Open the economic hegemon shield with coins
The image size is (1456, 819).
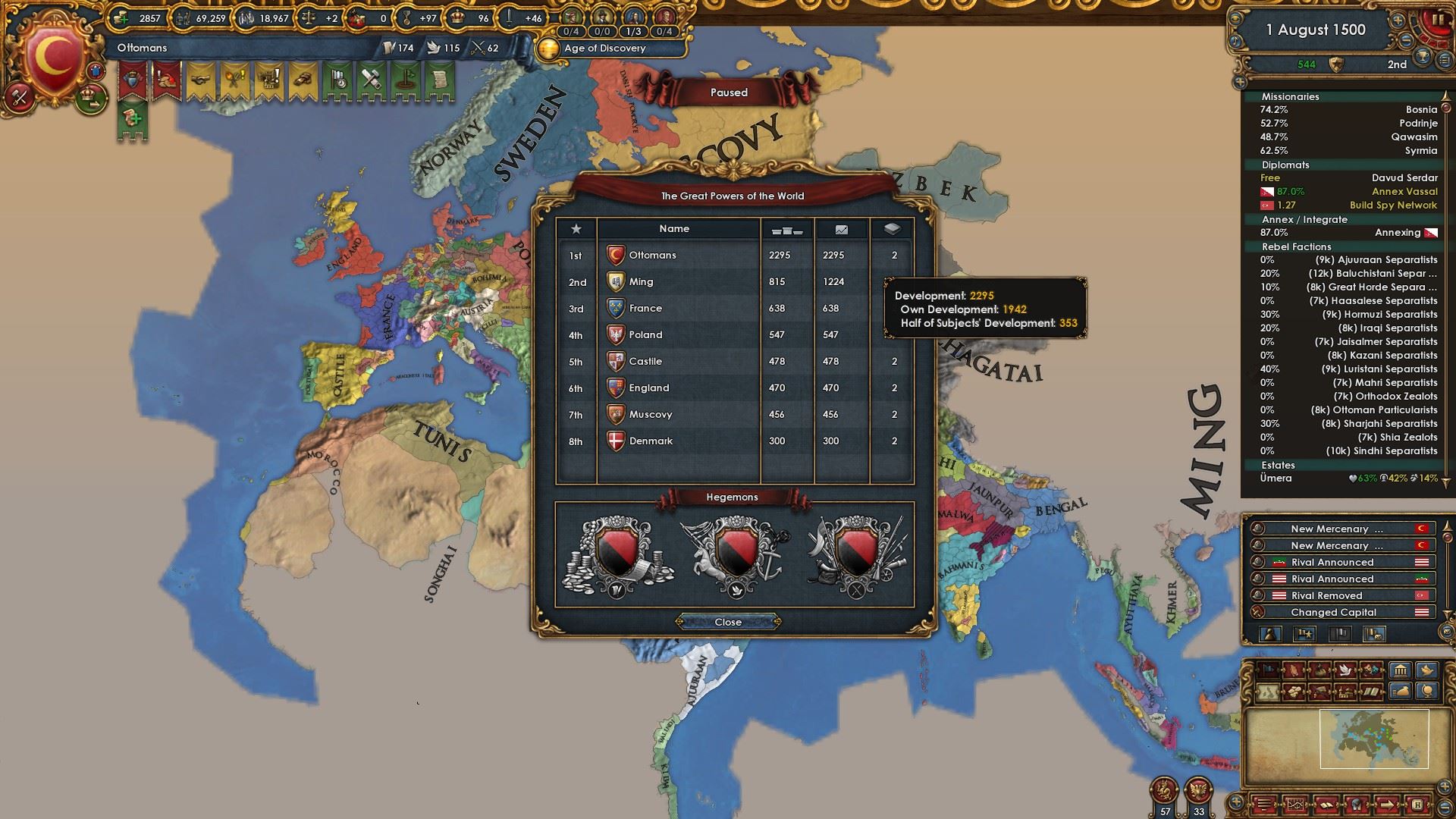coord(617,555)
